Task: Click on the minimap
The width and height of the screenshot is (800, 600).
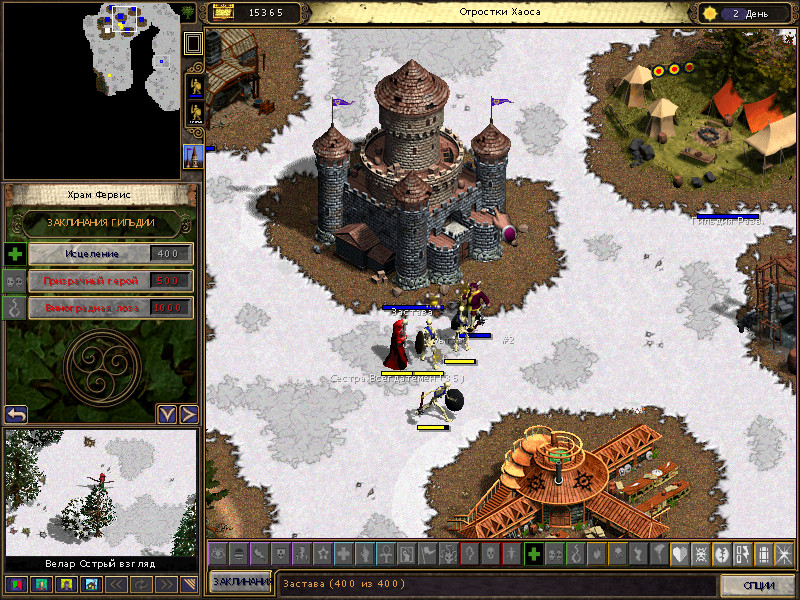Action: (90, 90)
